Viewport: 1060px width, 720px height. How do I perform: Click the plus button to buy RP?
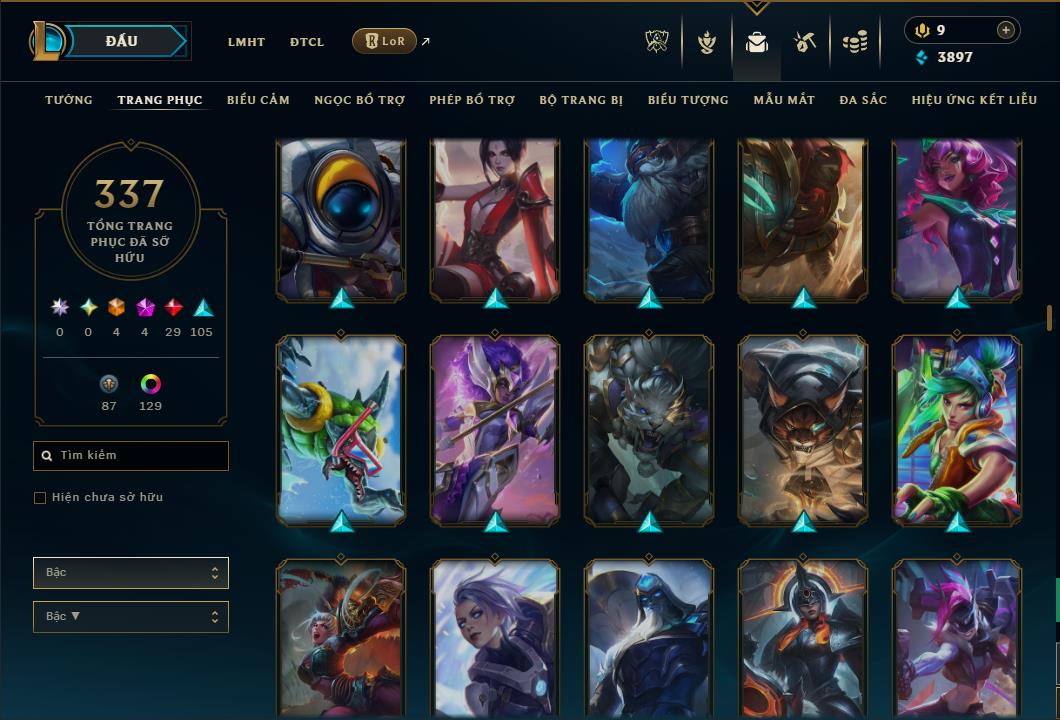[1006, 30]
